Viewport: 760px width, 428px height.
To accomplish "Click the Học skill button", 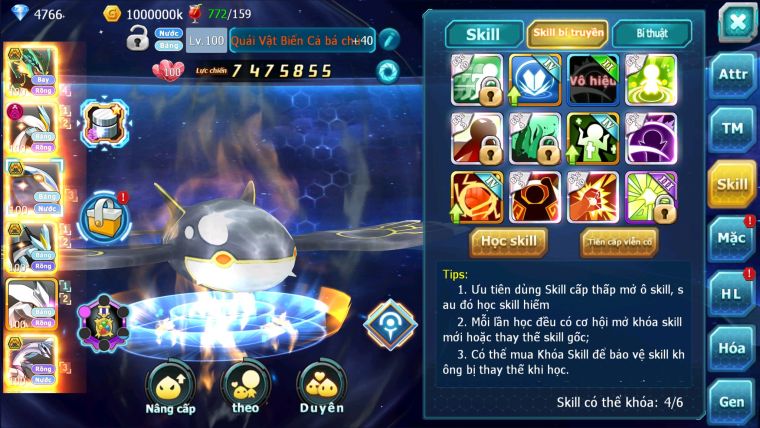I will (508, 241).
